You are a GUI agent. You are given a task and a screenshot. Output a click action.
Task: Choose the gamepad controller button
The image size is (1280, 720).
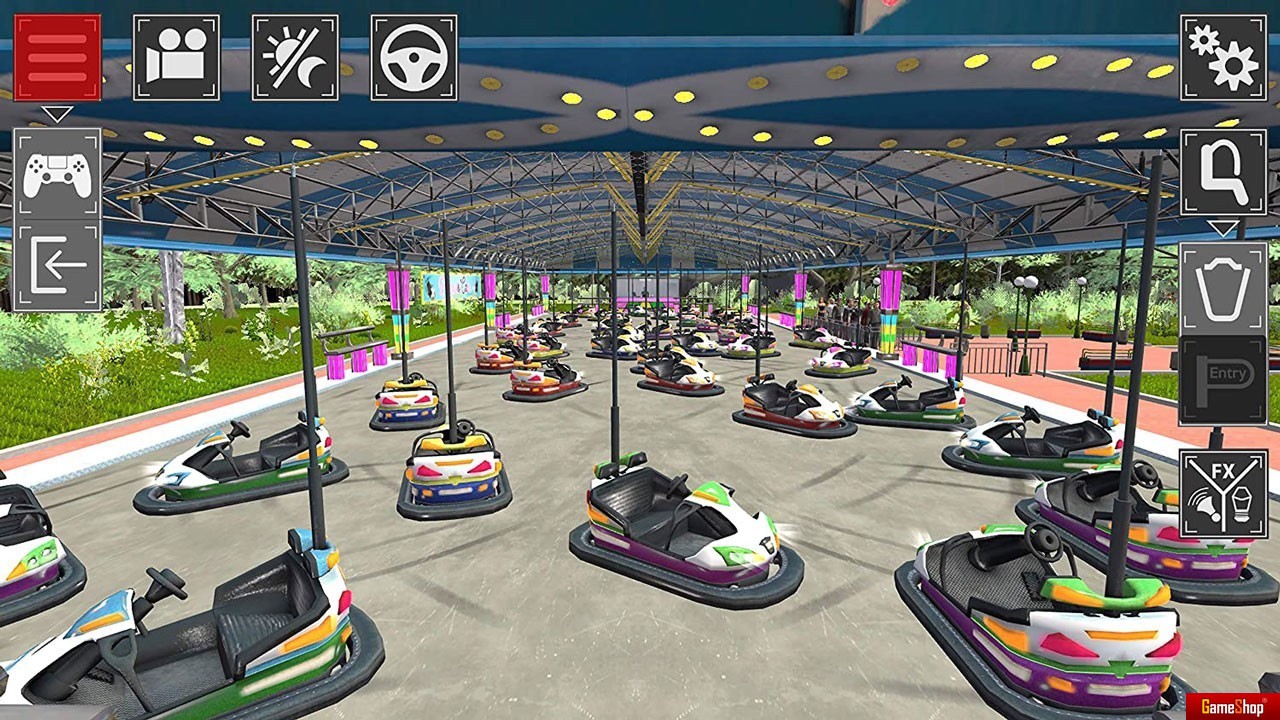57,175
